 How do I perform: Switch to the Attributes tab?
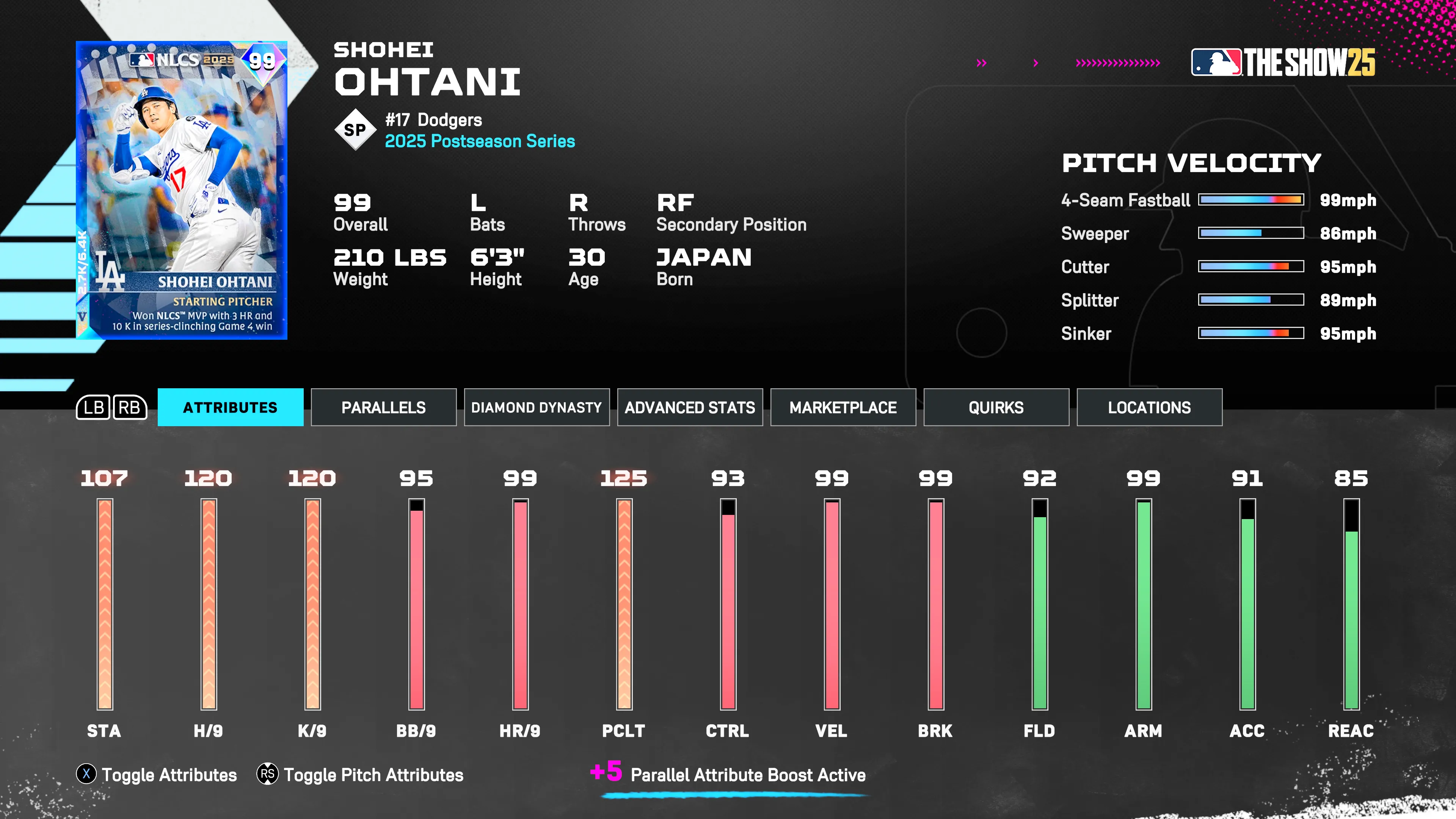230,407
